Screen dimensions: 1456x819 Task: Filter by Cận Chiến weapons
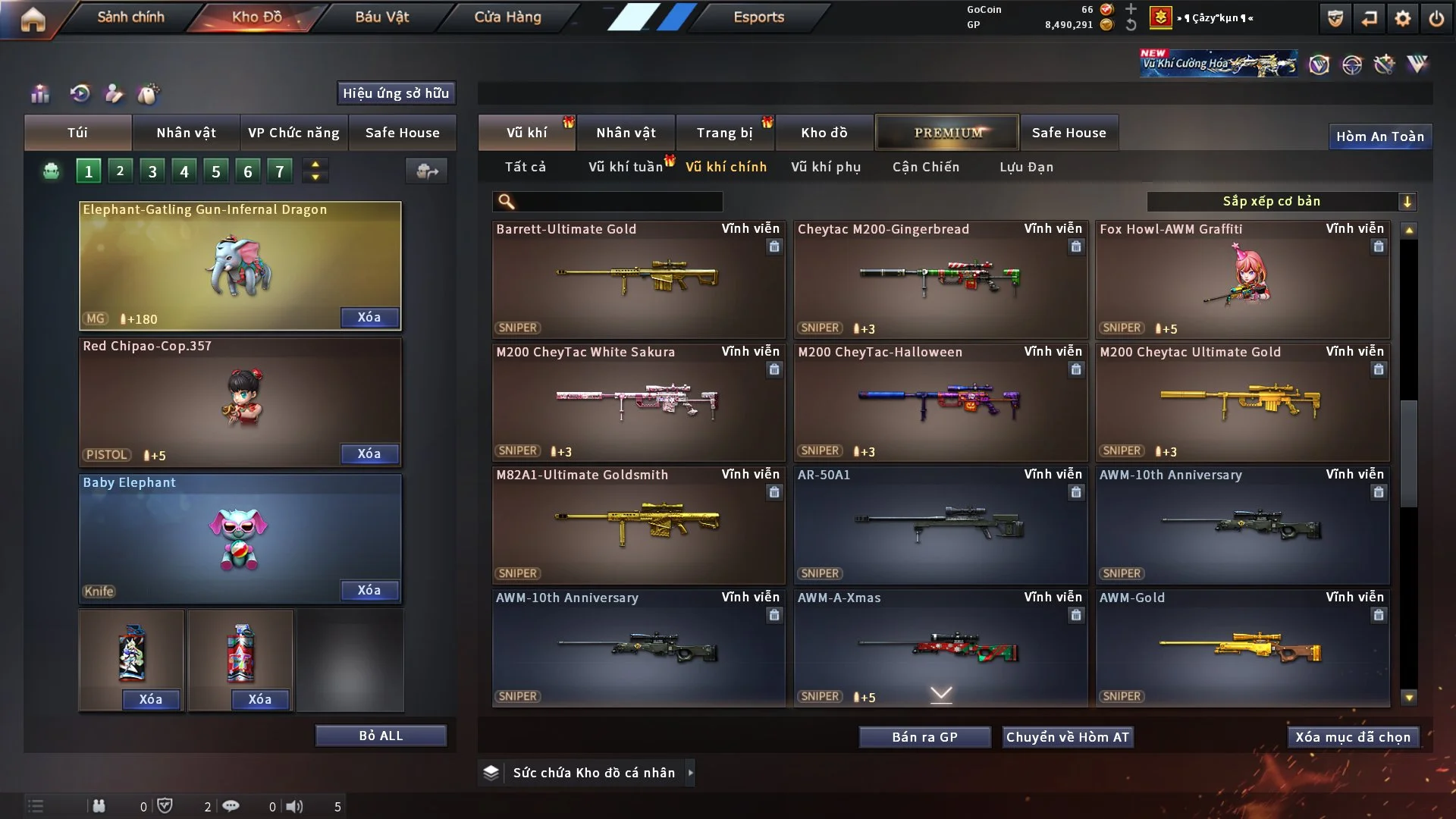[925, 167]
